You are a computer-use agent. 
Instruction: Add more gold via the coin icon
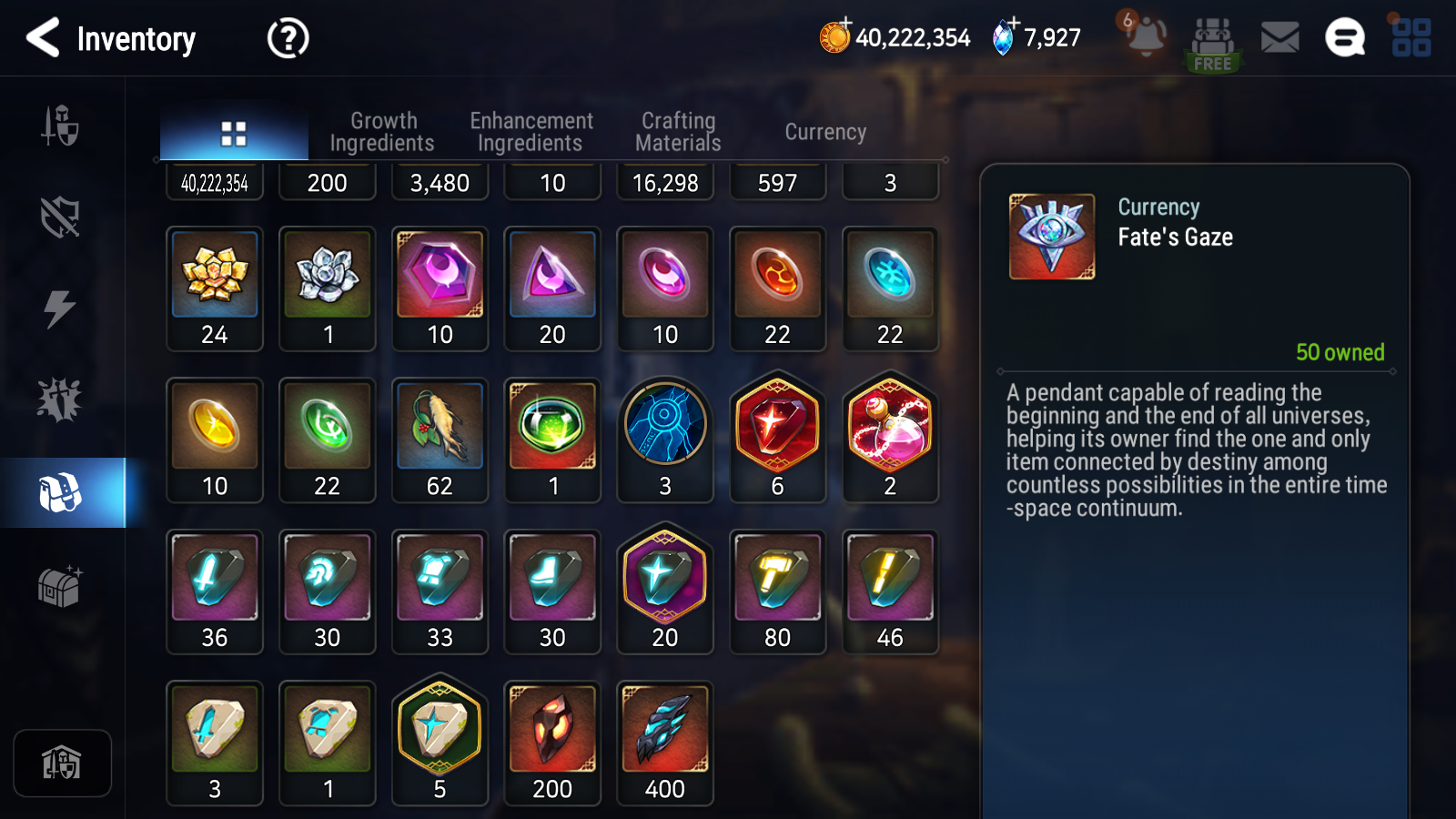pos(834,36)
